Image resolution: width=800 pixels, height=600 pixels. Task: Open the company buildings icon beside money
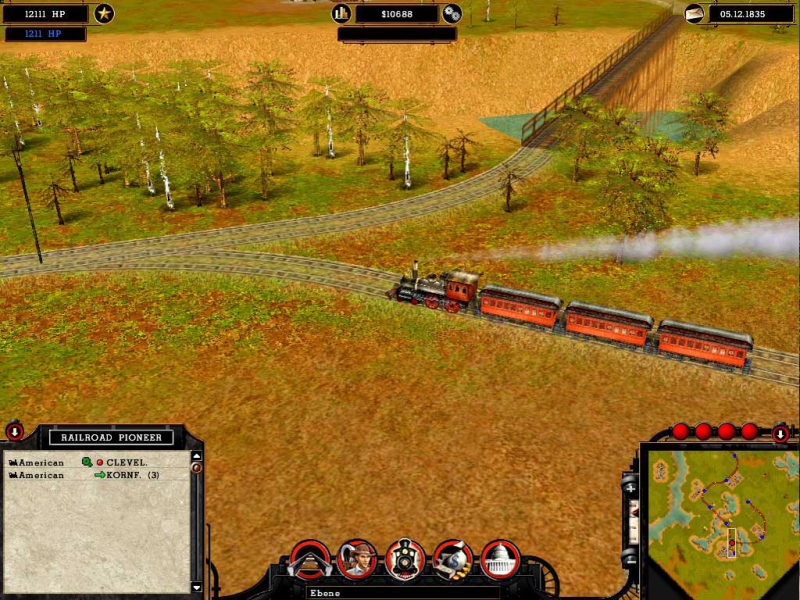click(341, 14)
